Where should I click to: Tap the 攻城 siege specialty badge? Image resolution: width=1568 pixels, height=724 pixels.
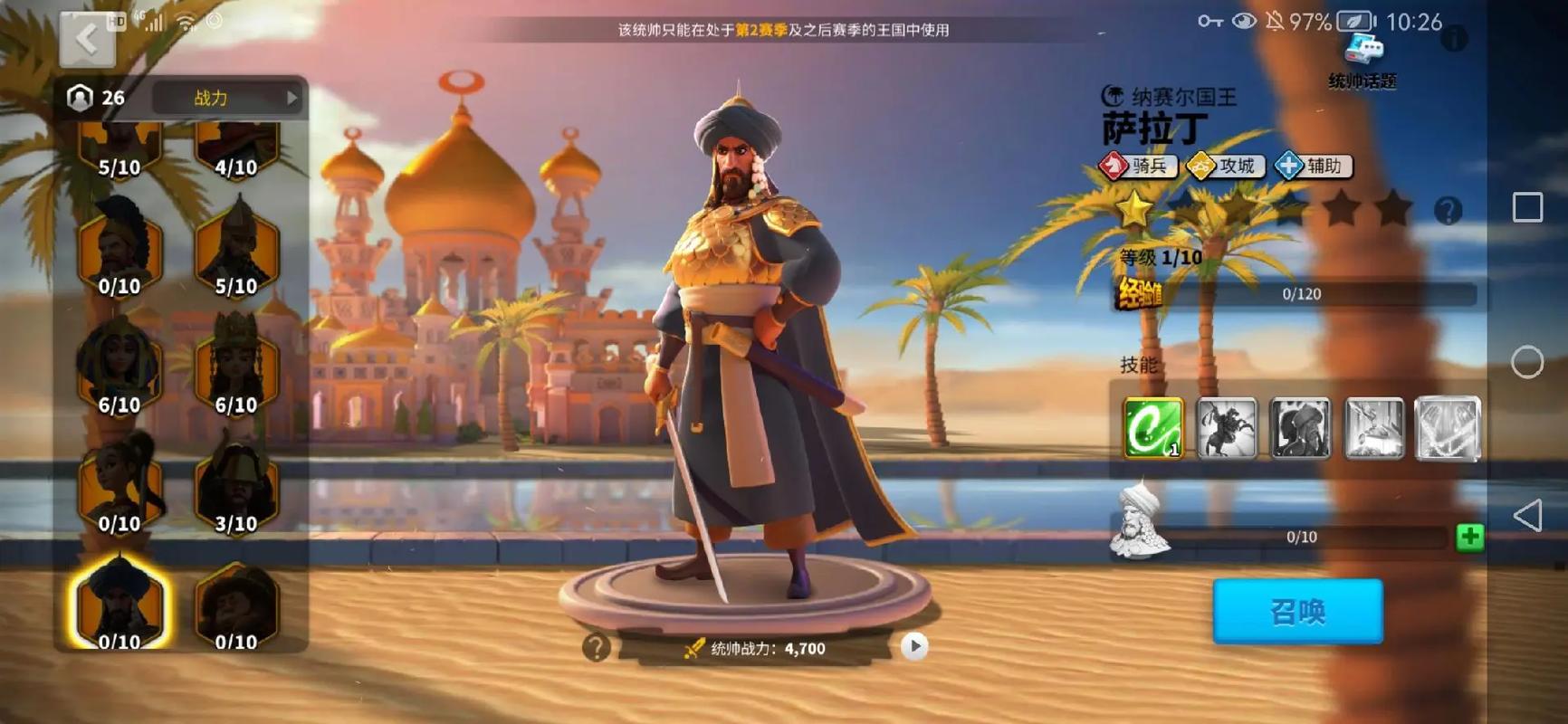pos(1224,166)
